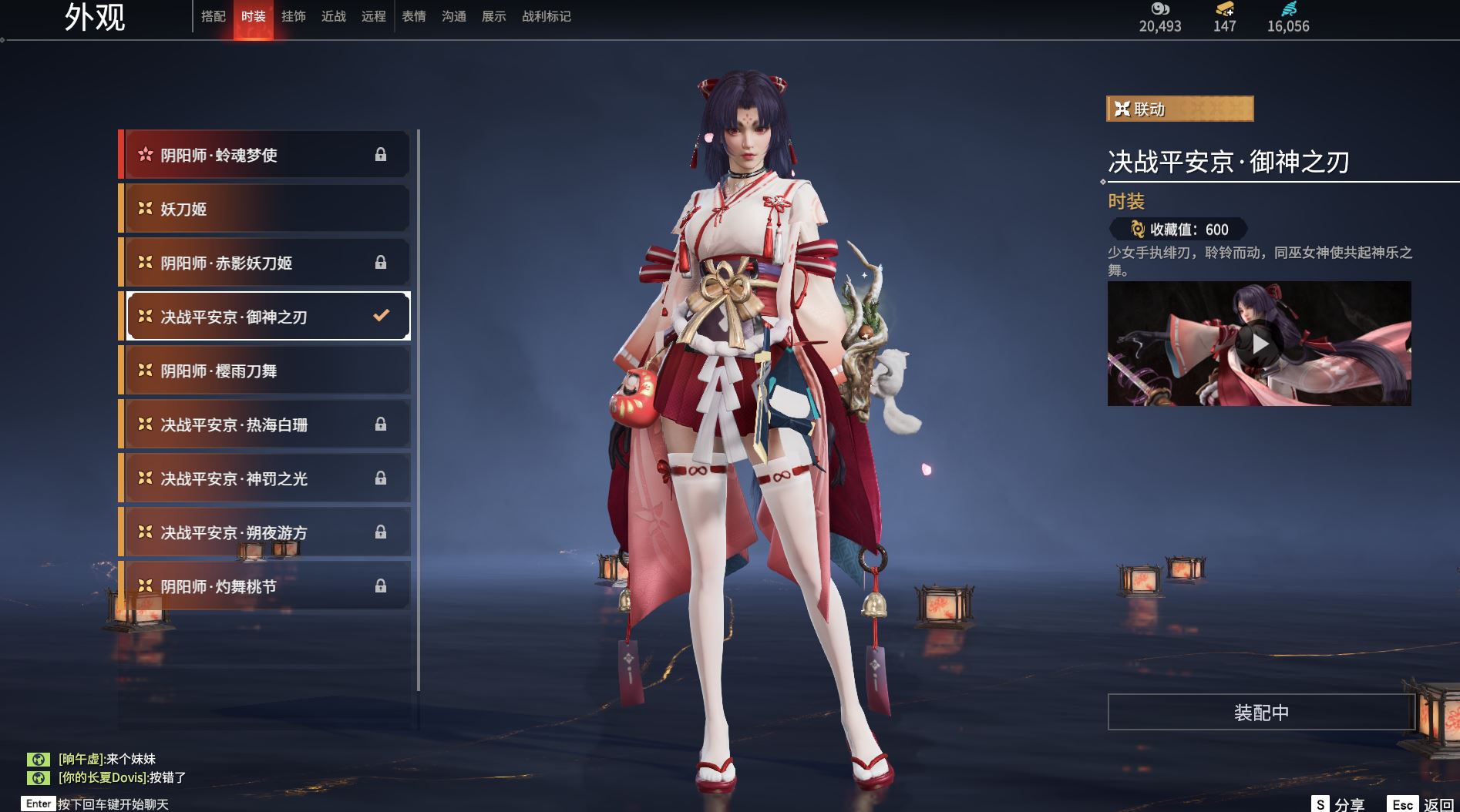1460x812 pixels.
Task: Open the 展示 tab
Action: [494, 16]
